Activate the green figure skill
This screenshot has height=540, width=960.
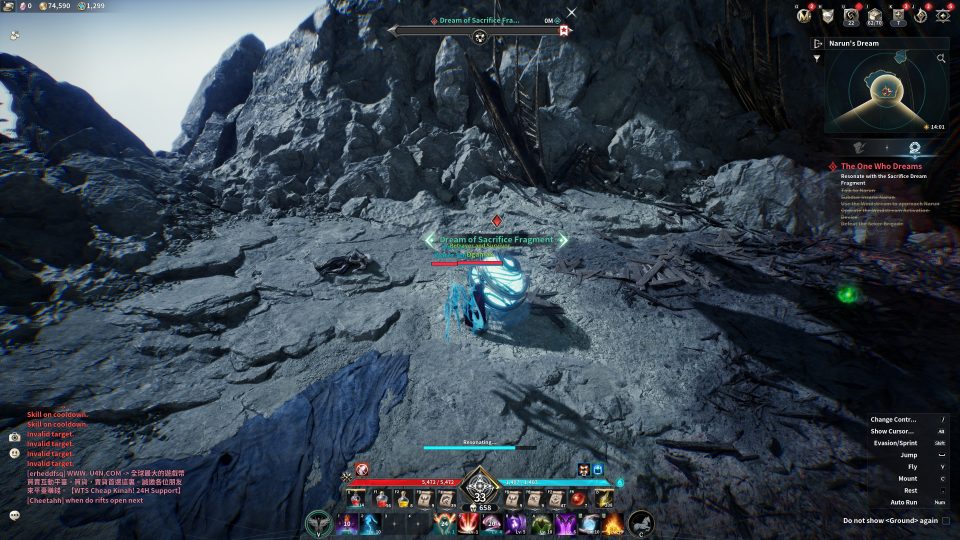(541, 523)
